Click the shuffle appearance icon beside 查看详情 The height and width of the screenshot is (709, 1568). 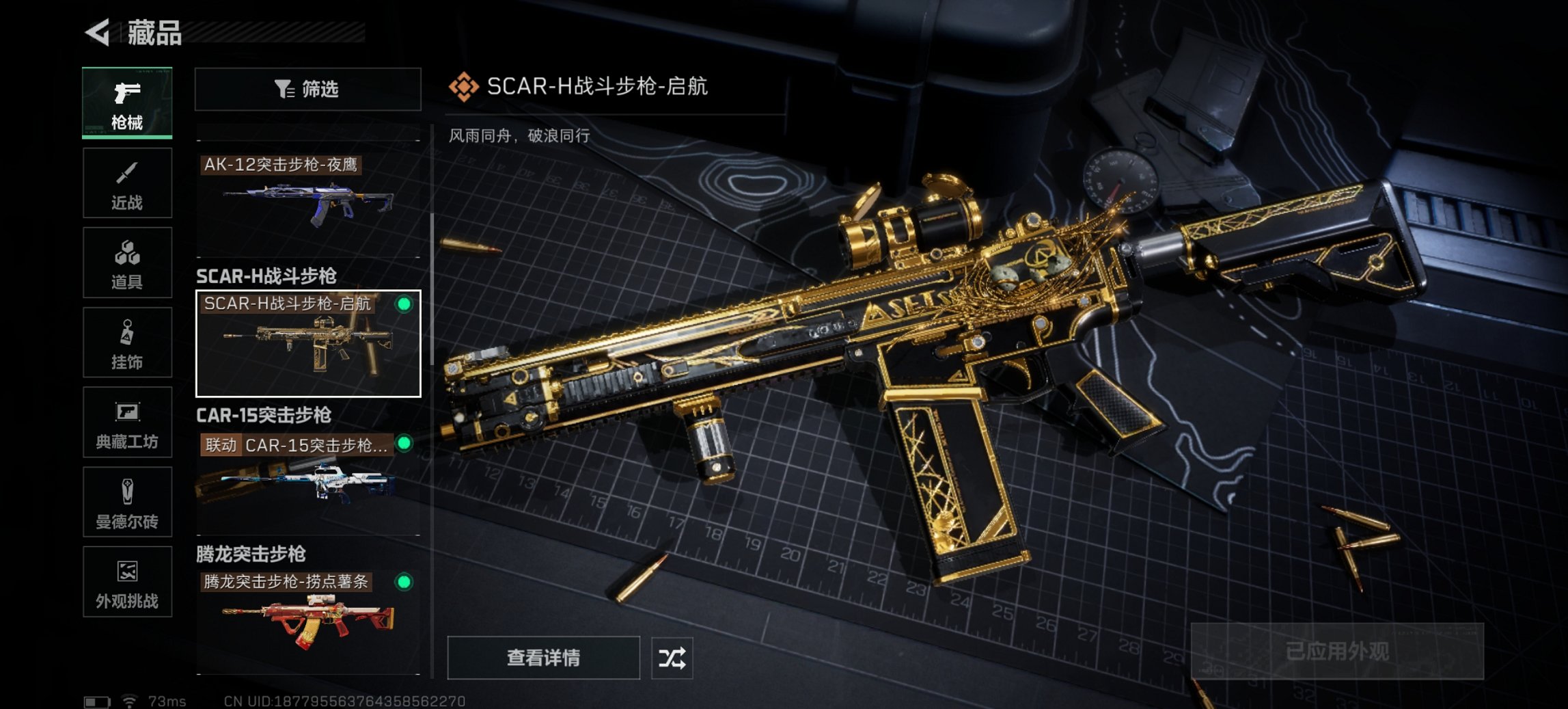674,658
